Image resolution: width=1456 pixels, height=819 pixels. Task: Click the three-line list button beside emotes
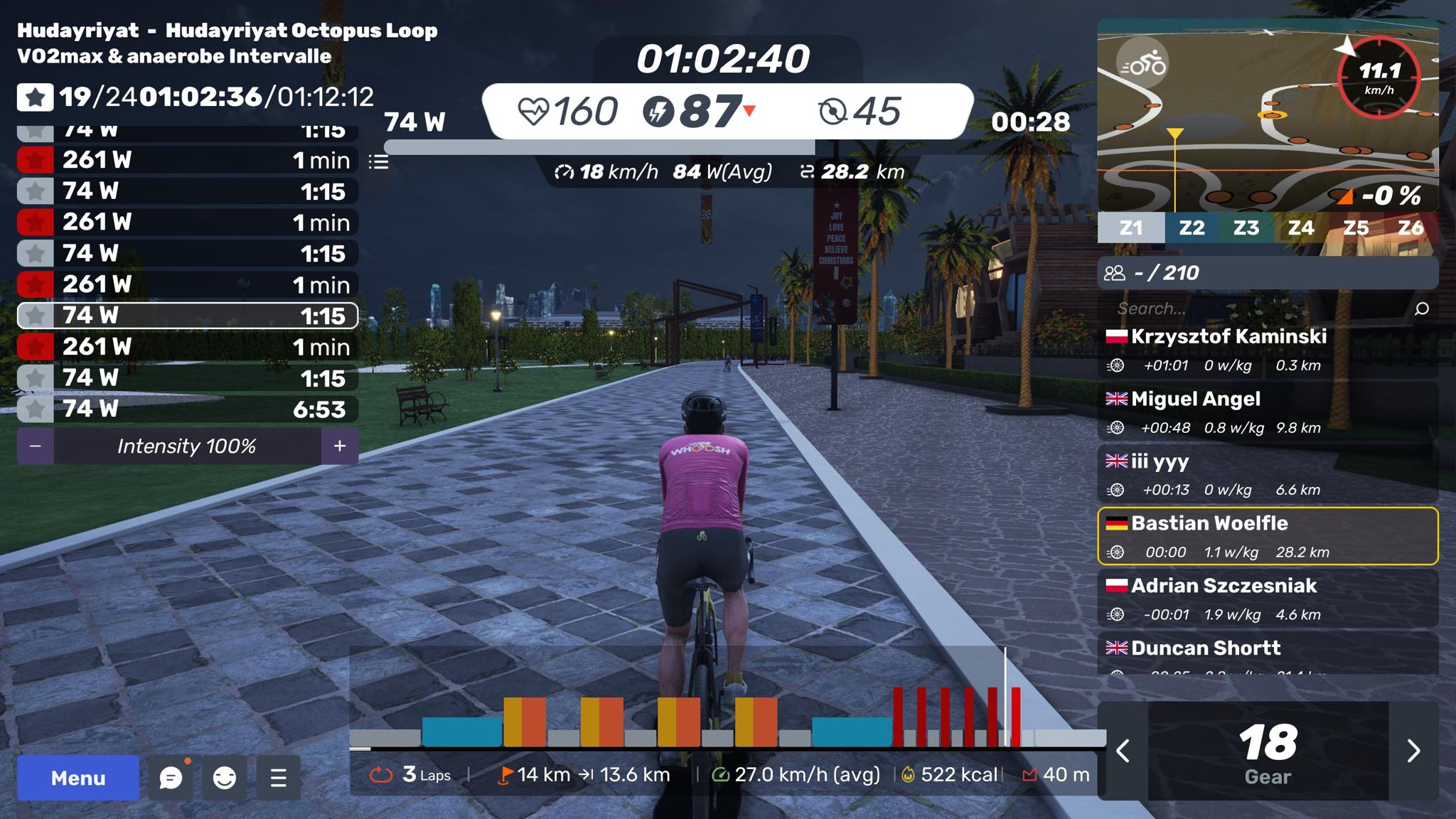[279, 778]
